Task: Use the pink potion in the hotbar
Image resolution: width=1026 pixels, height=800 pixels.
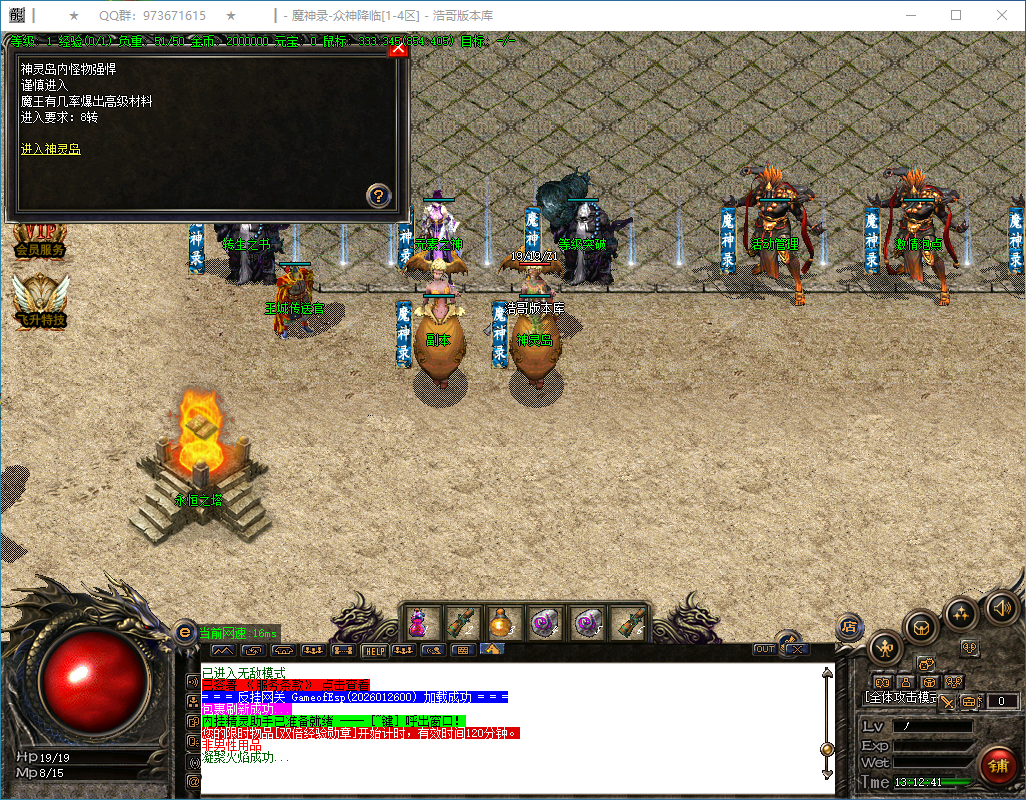Action: pyautogui.click(x=418, y=623)
